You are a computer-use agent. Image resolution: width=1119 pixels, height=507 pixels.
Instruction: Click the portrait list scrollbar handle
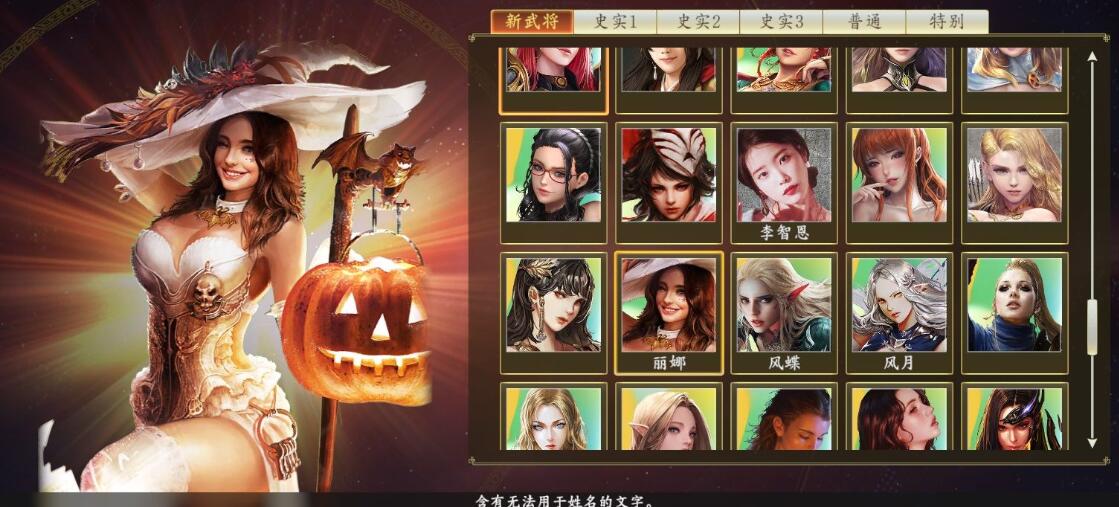(1092, 326)
